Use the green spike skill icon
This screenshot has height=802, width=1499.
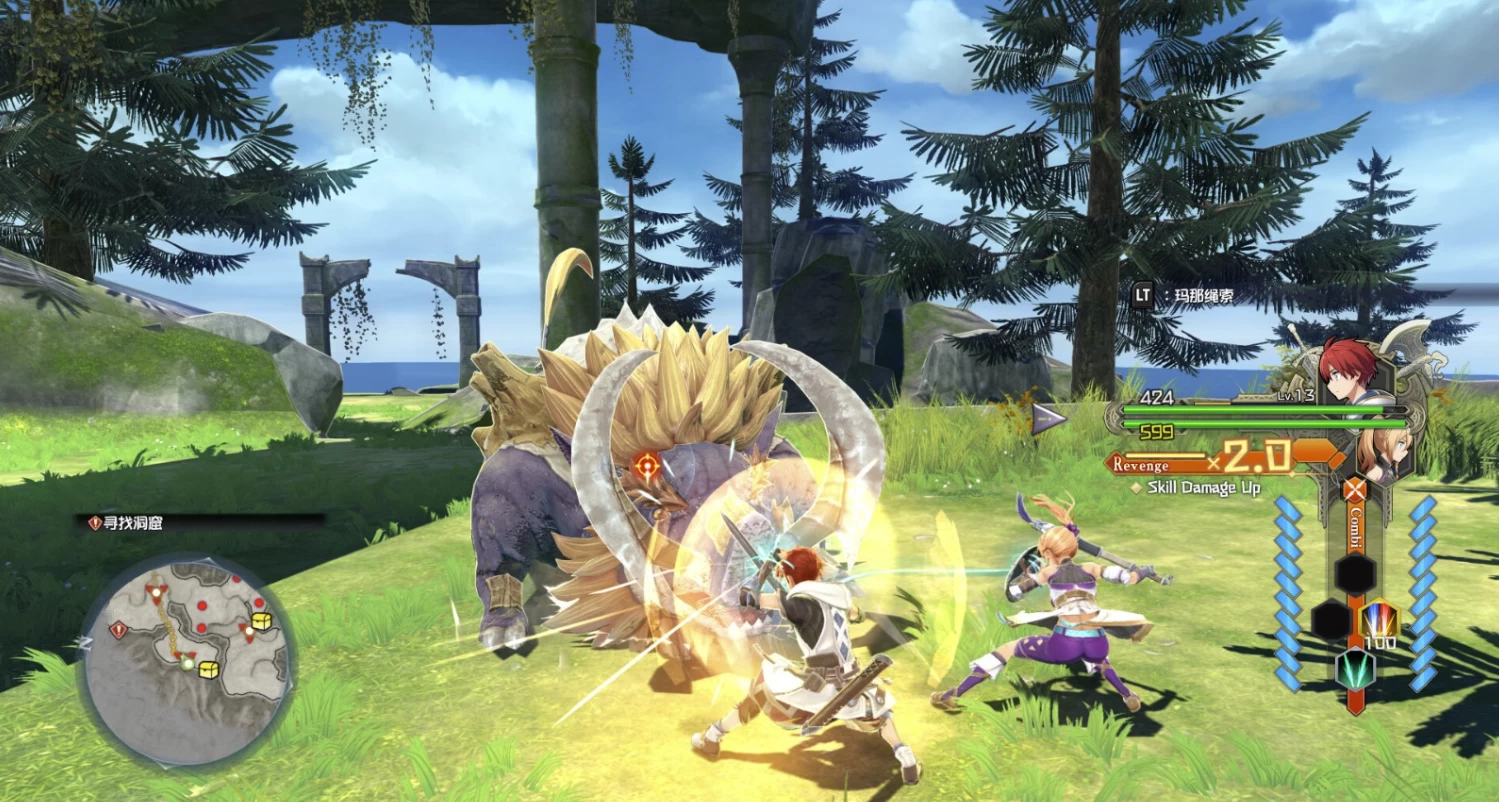[x=1355, y=667]
